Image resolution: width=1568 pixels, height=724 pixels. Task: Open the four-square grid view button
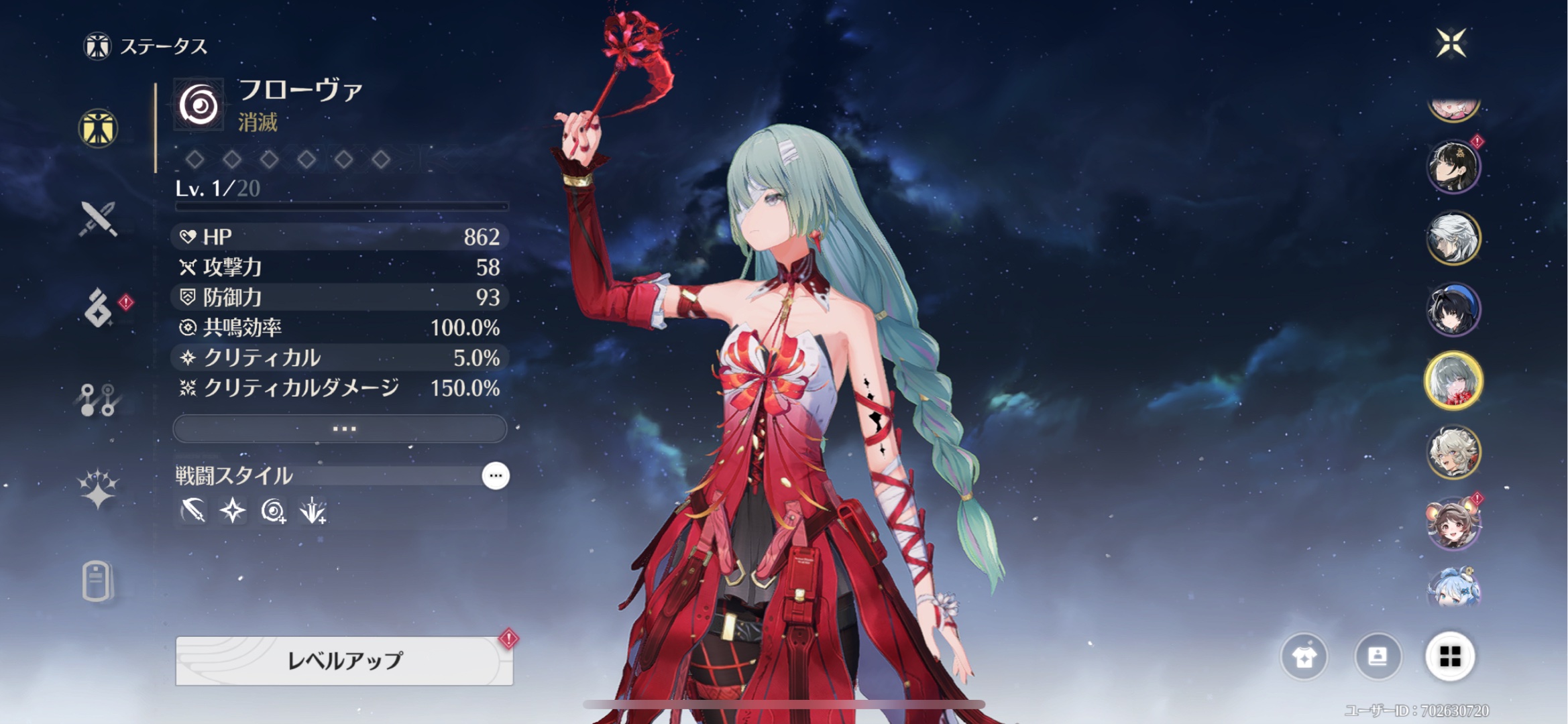[x=1450, y=657]
